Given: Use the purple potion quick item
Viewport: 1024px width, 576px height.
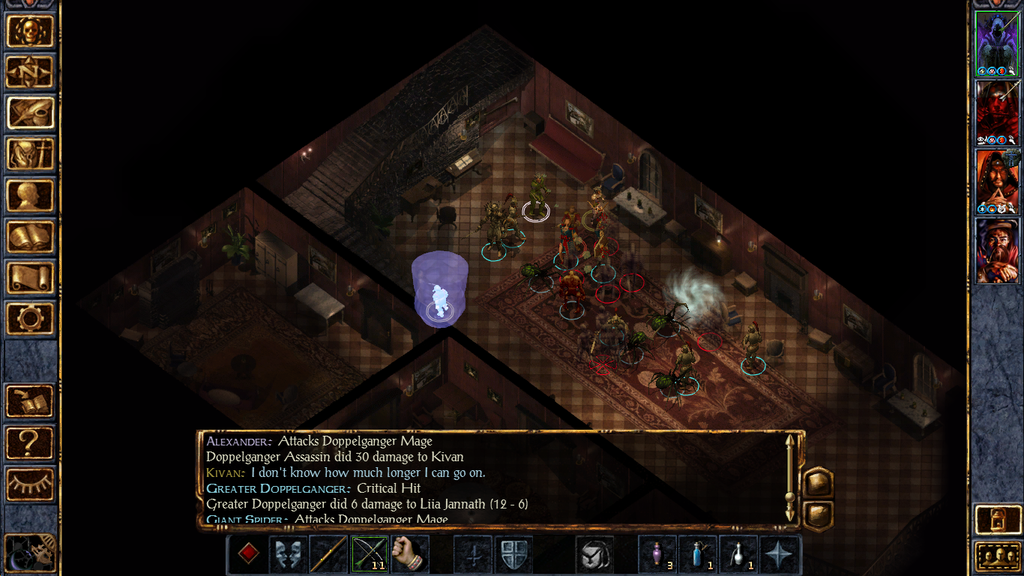Looking at the screenshot, I should pyautogui.click(x=657, y=554).
